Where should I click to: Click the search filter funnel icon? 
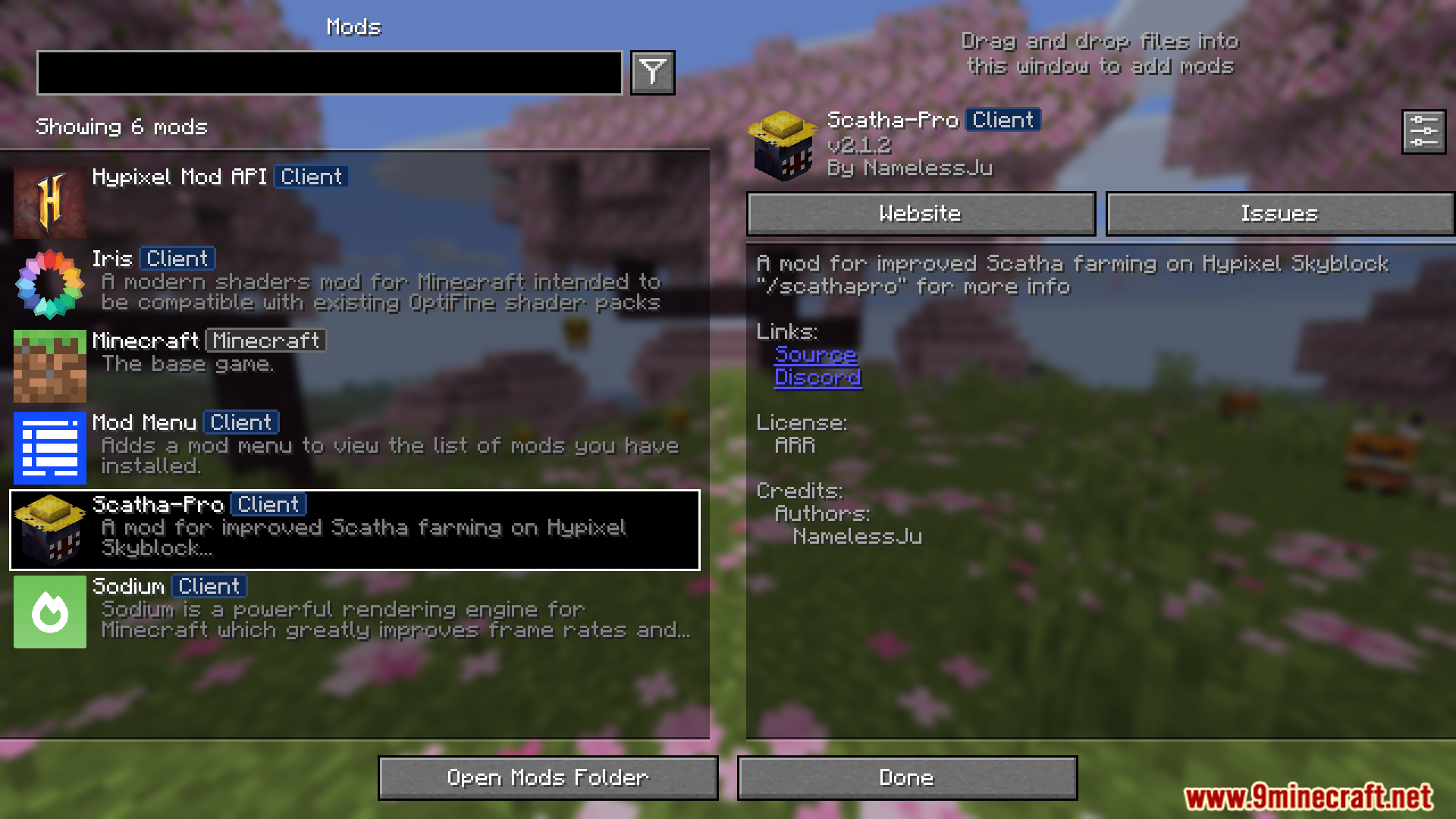(x=652, y=73)
